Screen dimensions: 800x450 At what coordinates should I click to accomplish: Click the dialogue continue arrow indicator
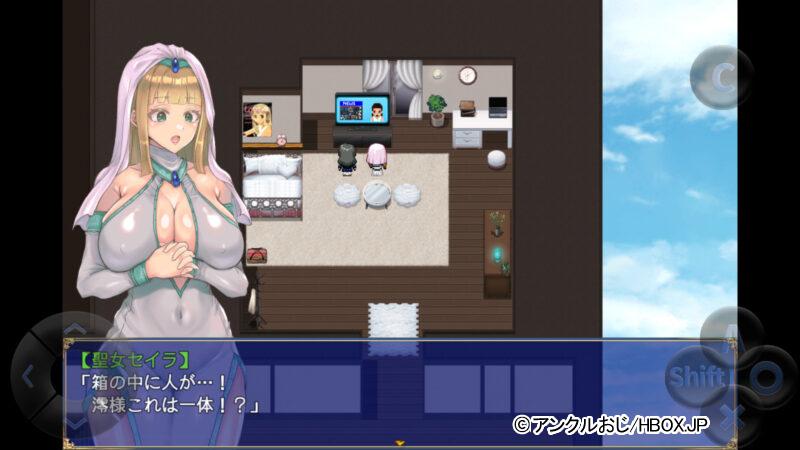click(x=400, y=441)
